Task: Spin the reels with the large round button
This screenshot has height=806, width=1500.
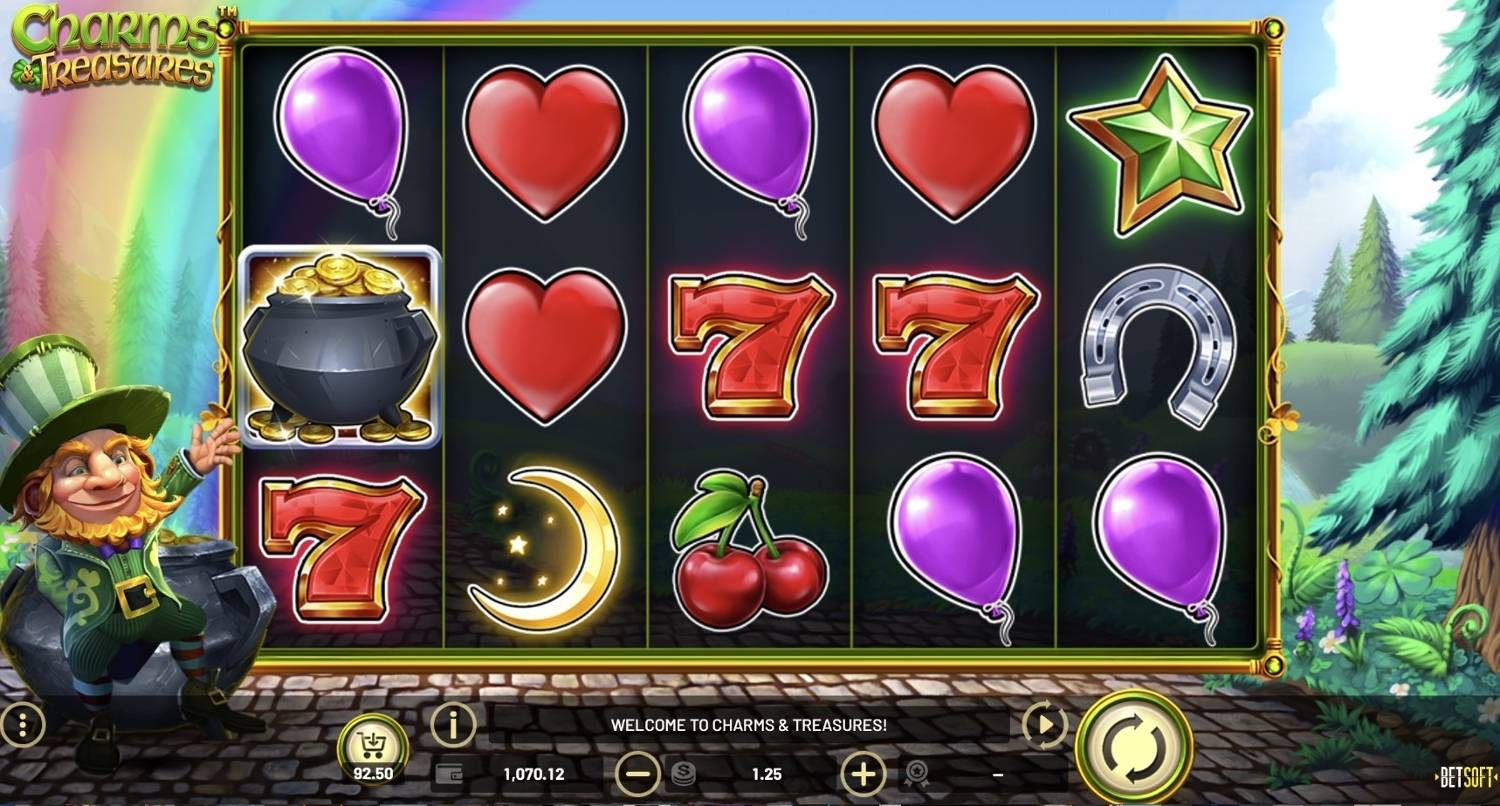Action: tap(1134, 747)
